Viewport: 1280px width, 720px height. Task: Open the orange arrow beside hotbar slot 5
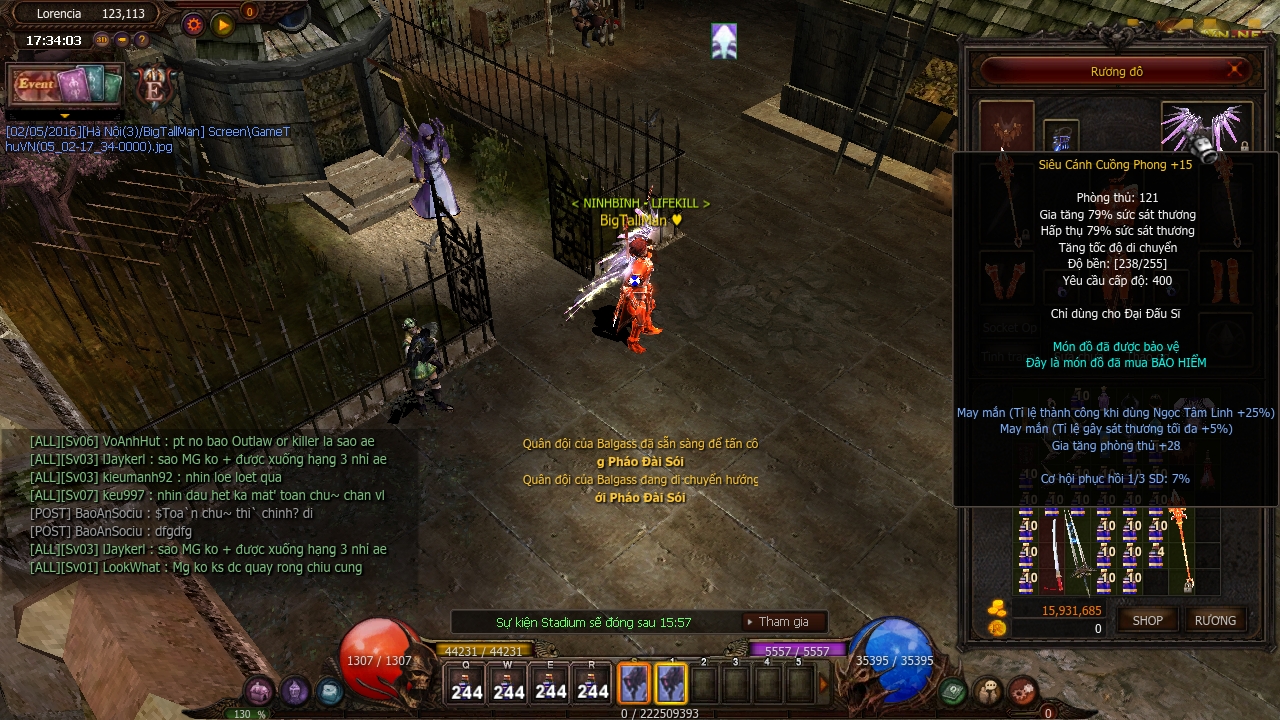click(x=823, y=685)
